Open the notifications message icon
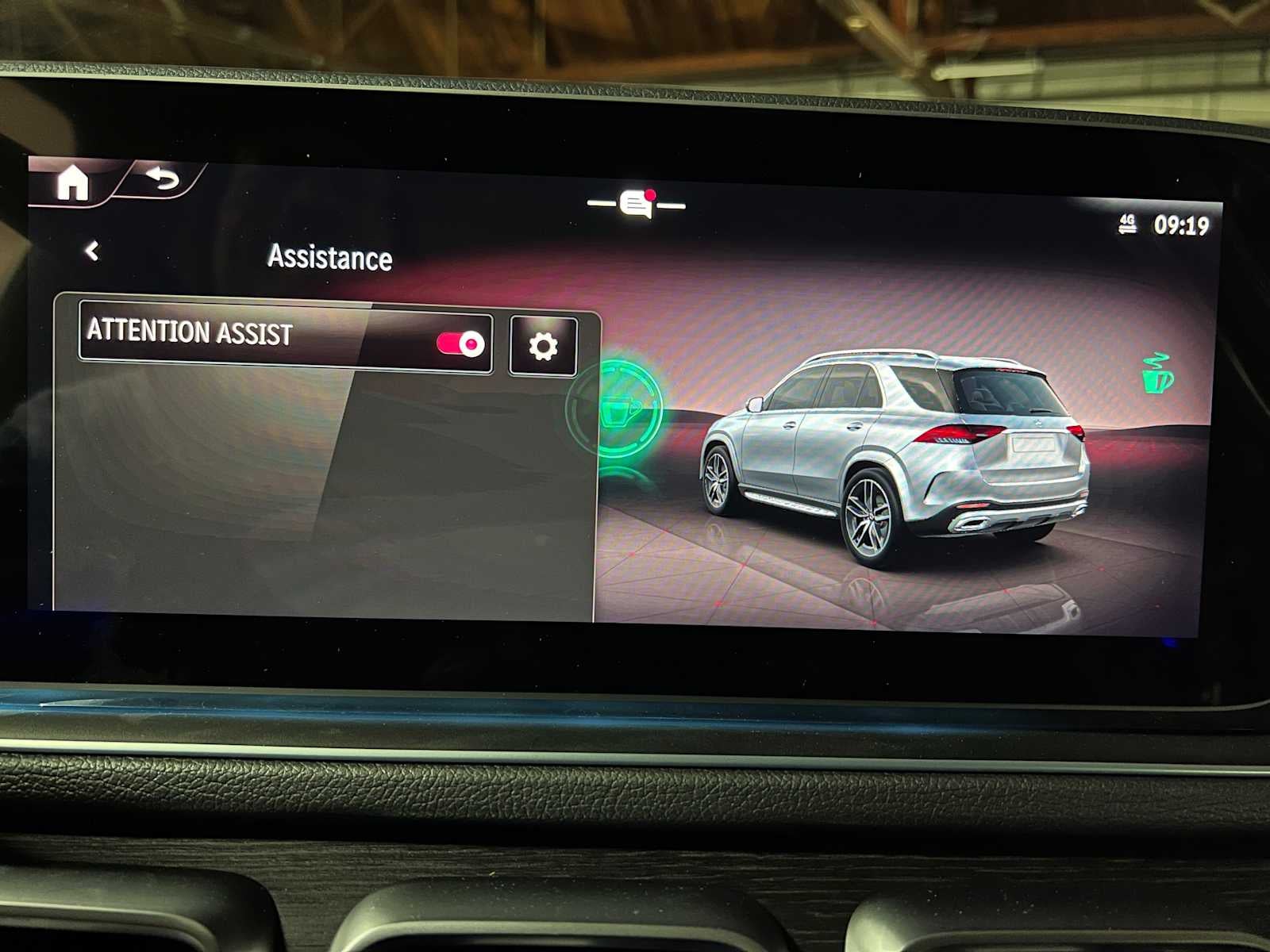 point(637,204)
